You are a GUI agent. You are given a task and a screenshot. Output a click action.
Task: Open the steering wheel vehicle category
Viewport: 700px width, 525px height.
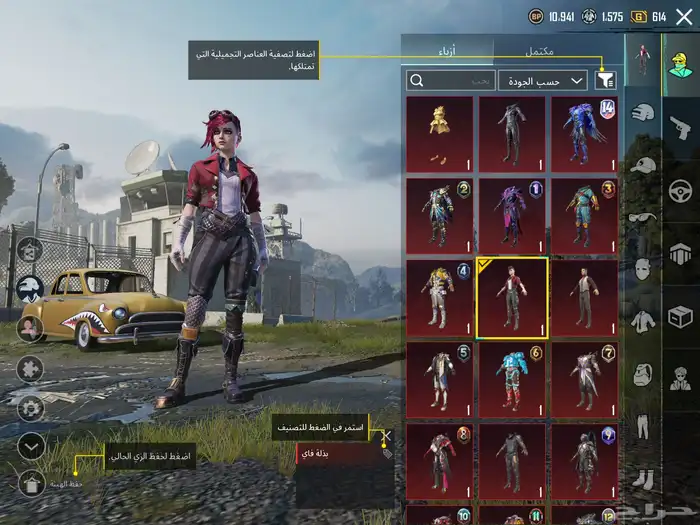[x=682, y=190]
